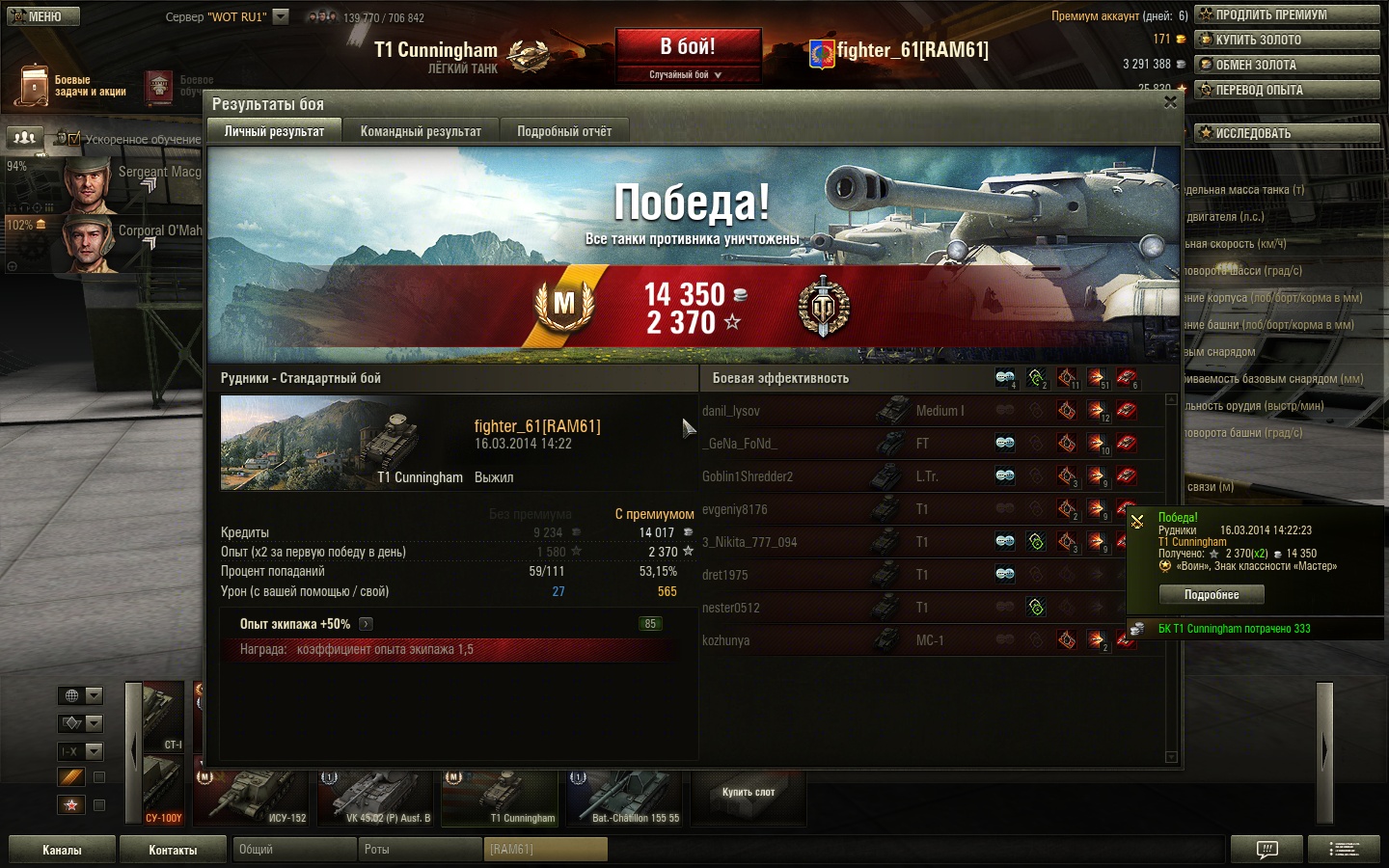Image resolution: width=1389 pixels, height=868 pixels.
Task: Click Купить золото button
Action: [1287, 40]
